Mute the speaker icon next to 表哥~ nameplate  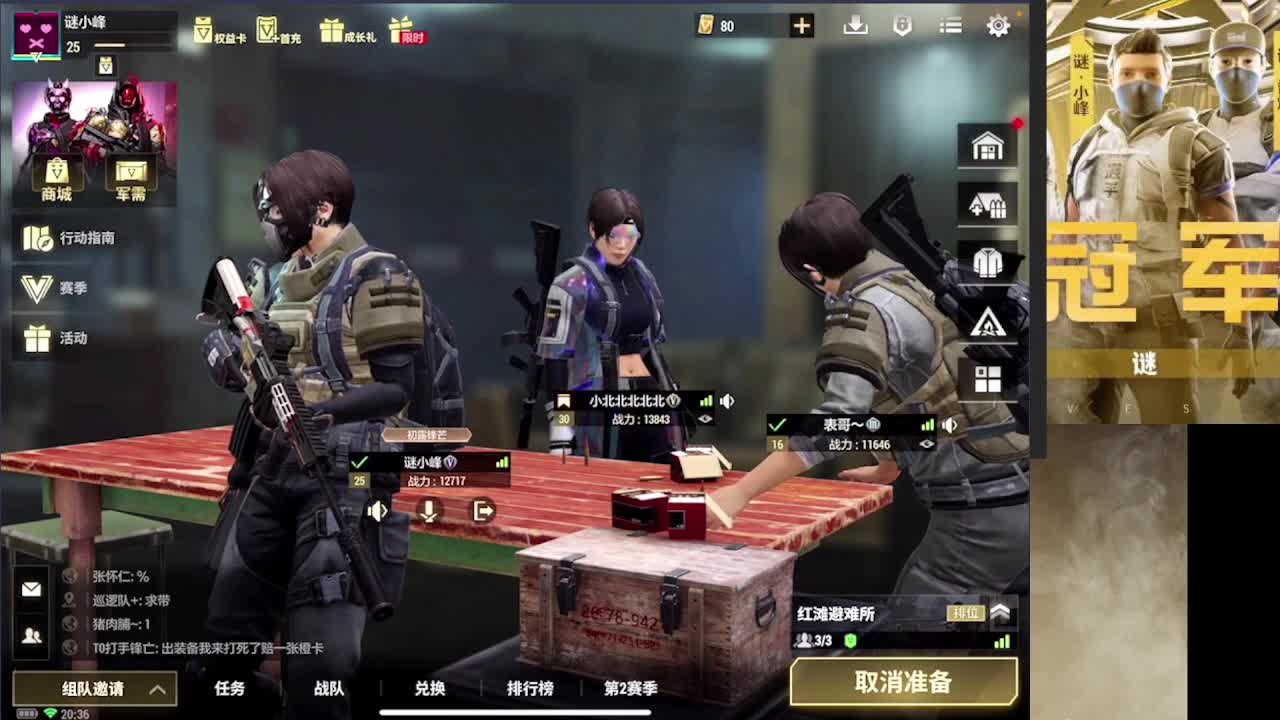[x=951, y=423]
